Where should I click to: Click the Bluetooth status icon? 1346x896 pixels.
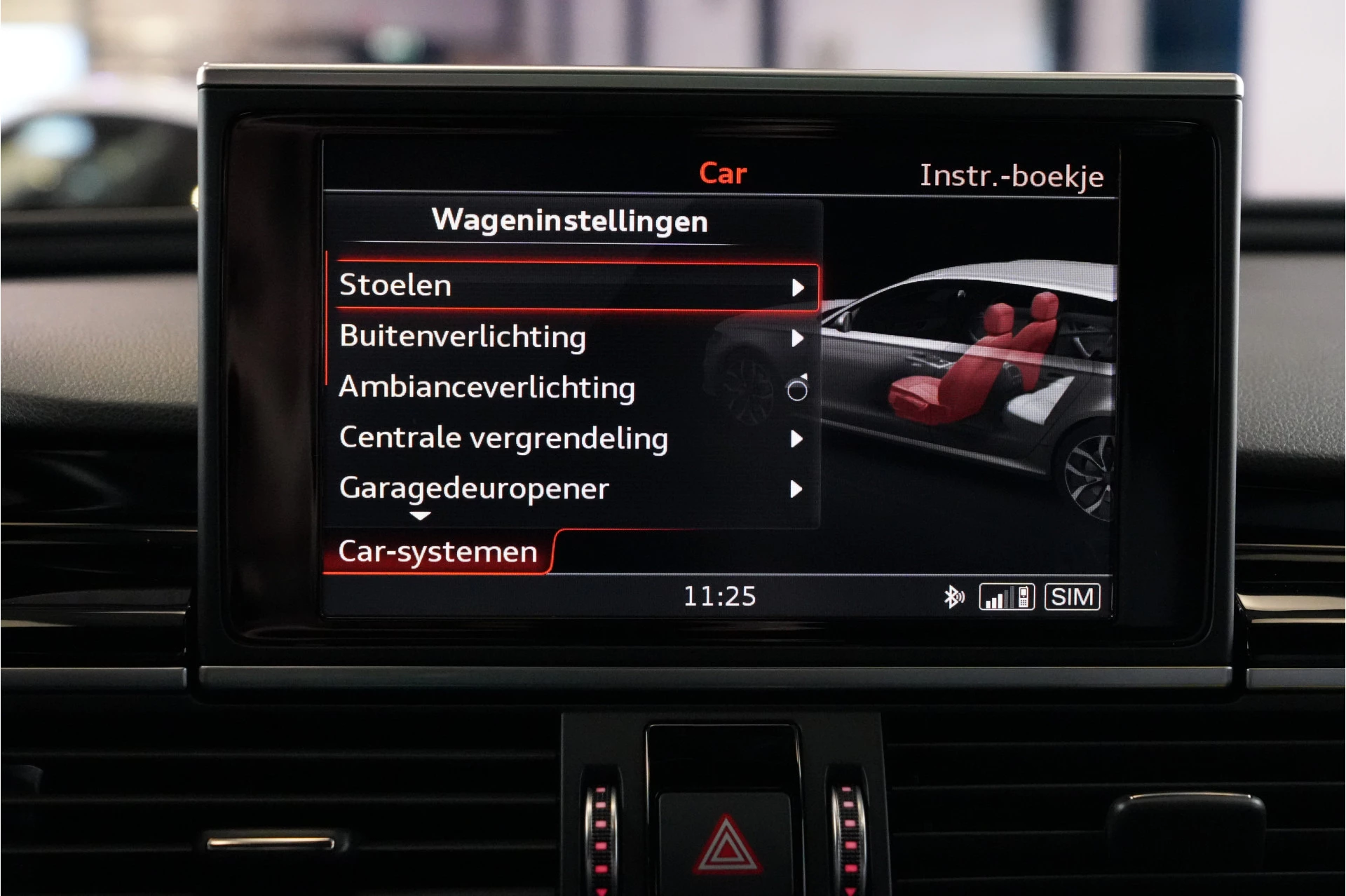click(953, 597)
